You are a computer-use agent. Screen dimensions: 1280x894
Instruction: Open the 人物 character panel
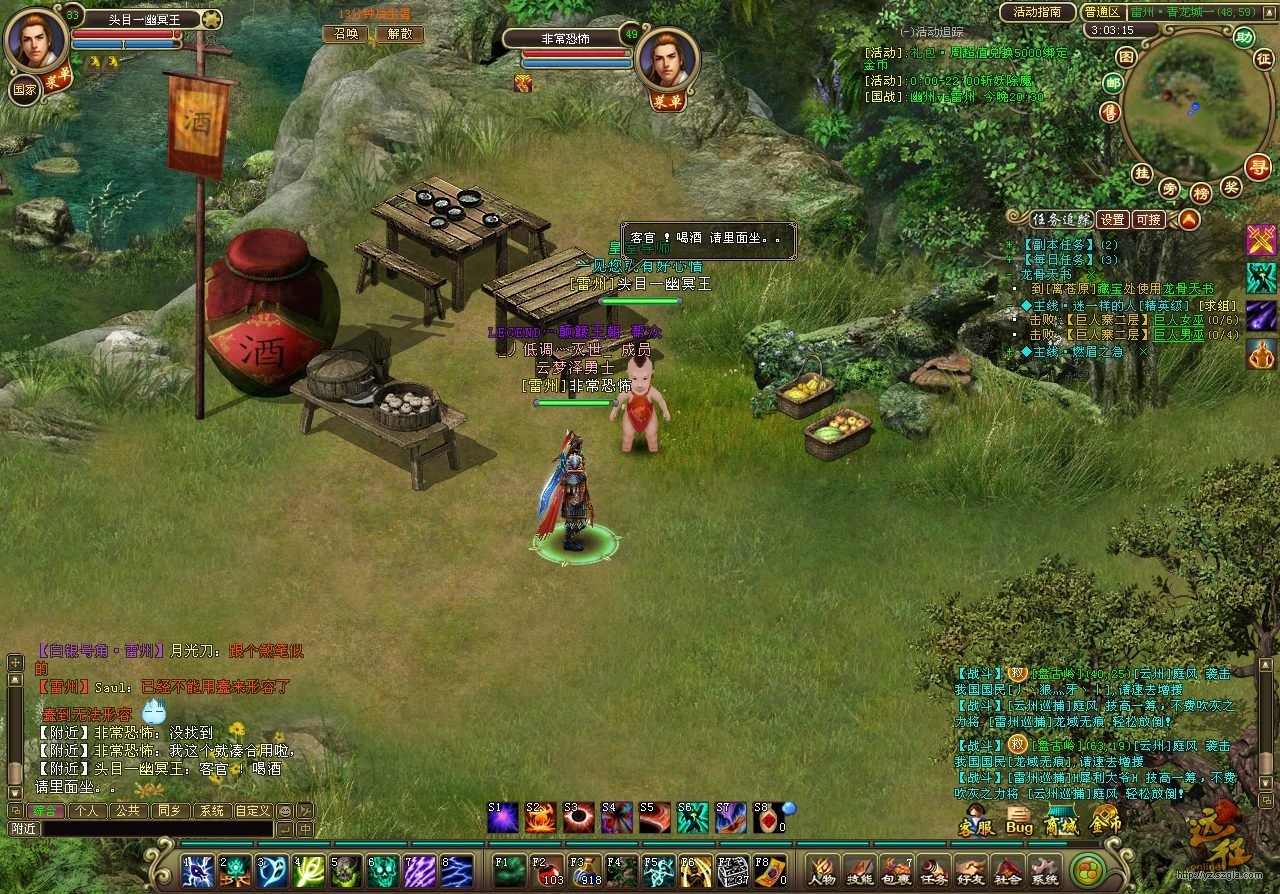(822, 871)
